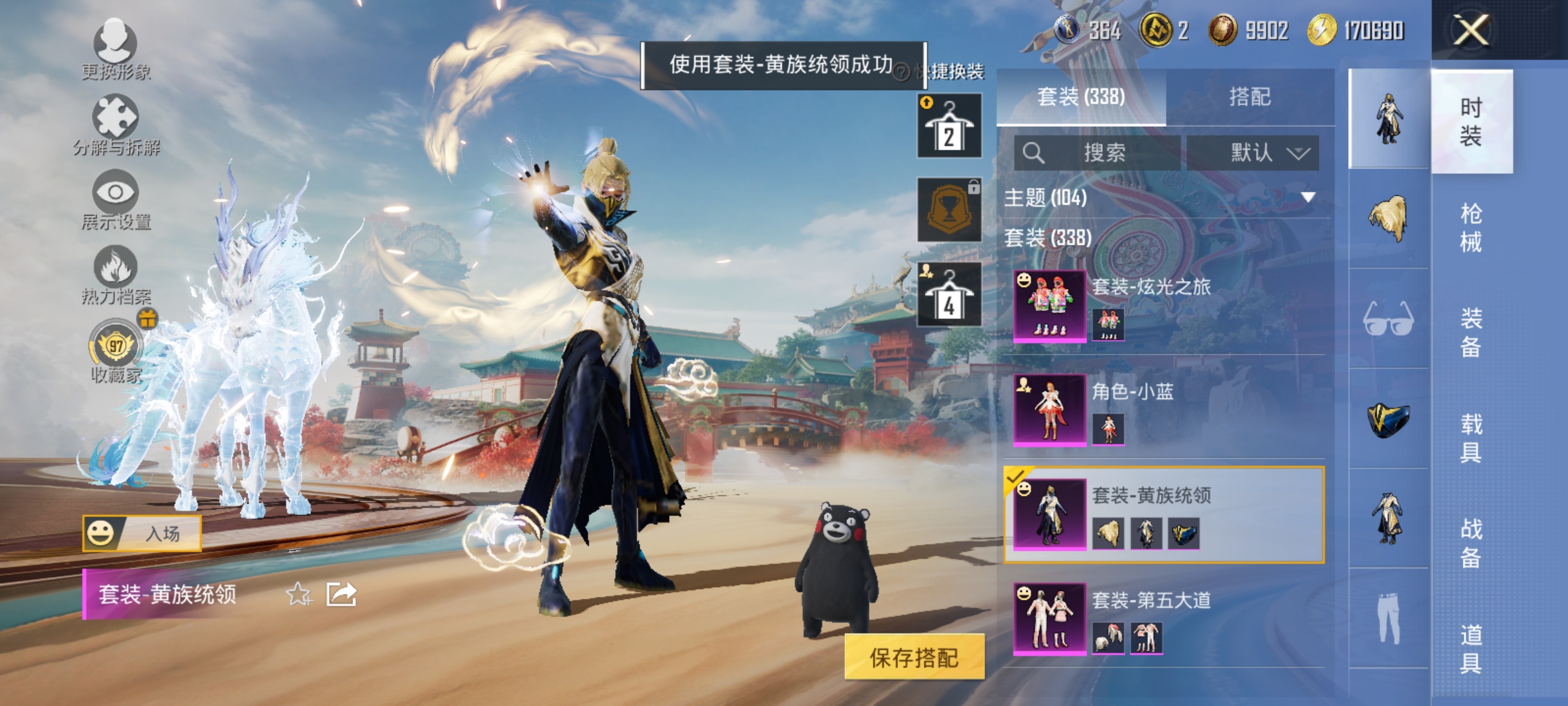
Task: Switch to the 搭配 tab
Action: pos(1250,95)
